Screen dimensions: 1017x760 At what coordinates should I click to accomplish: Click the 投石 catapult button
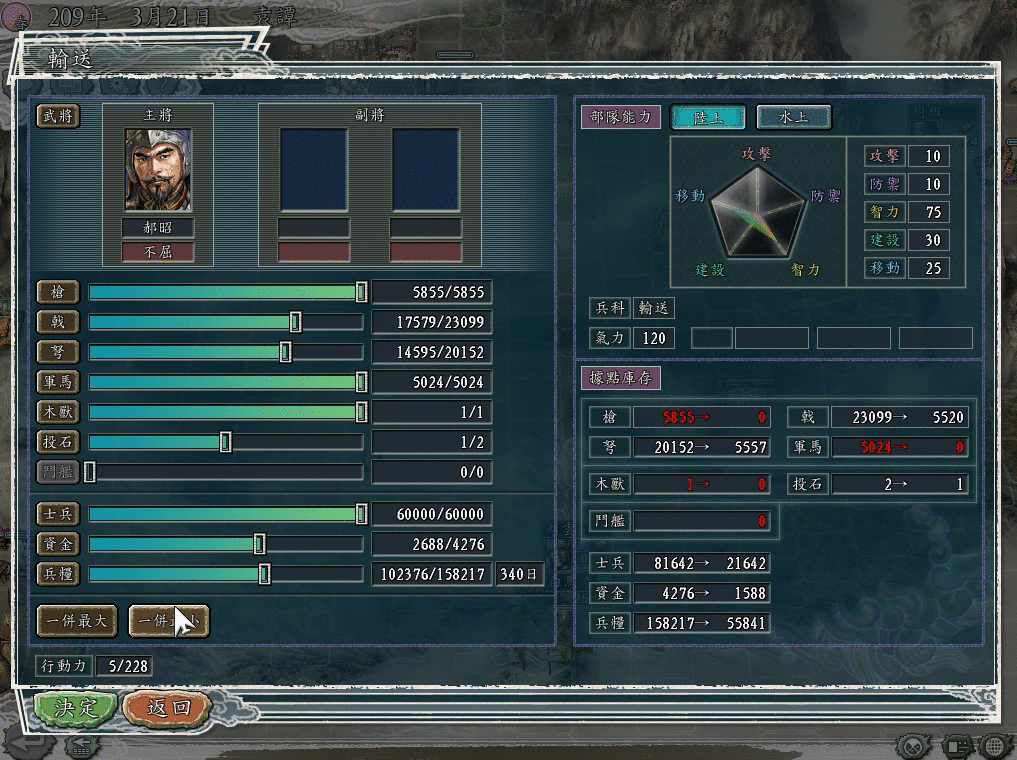click(x=58, y=442)
